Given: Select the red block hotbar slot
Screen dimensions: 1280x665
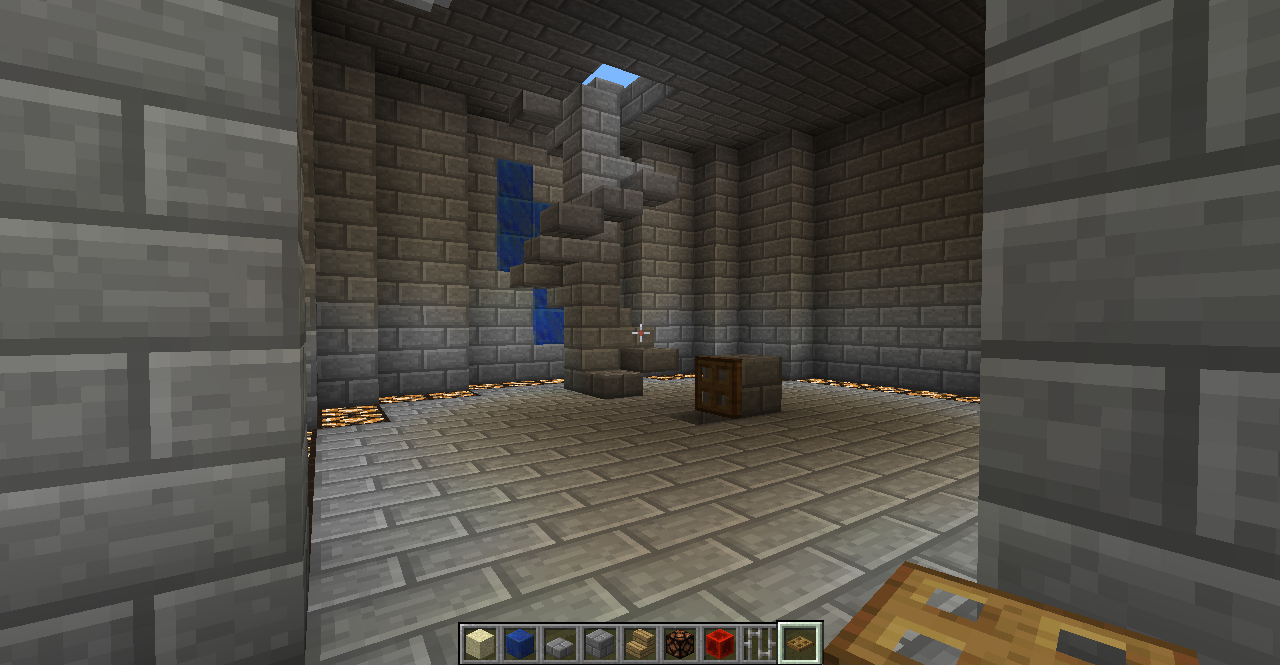Looking at the screenshot, I should point(720,643).
